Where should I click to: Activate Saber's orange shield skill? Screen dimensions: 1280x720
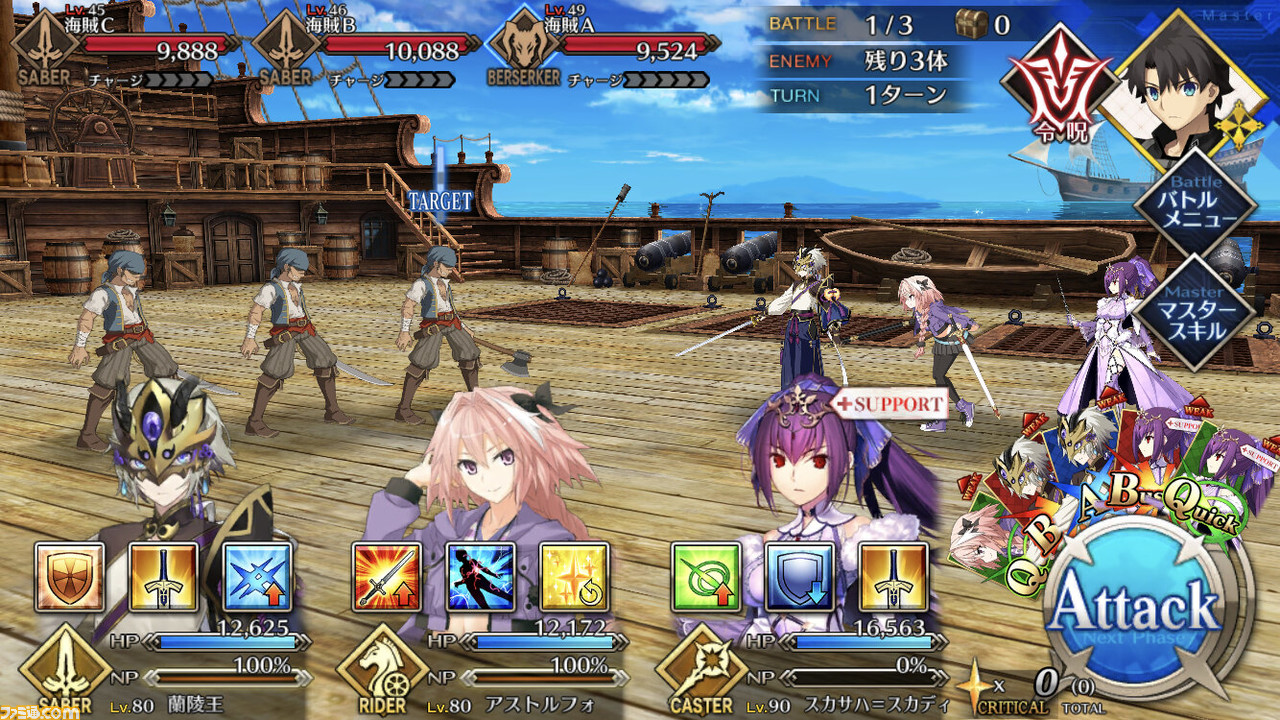tap(70, 577)
